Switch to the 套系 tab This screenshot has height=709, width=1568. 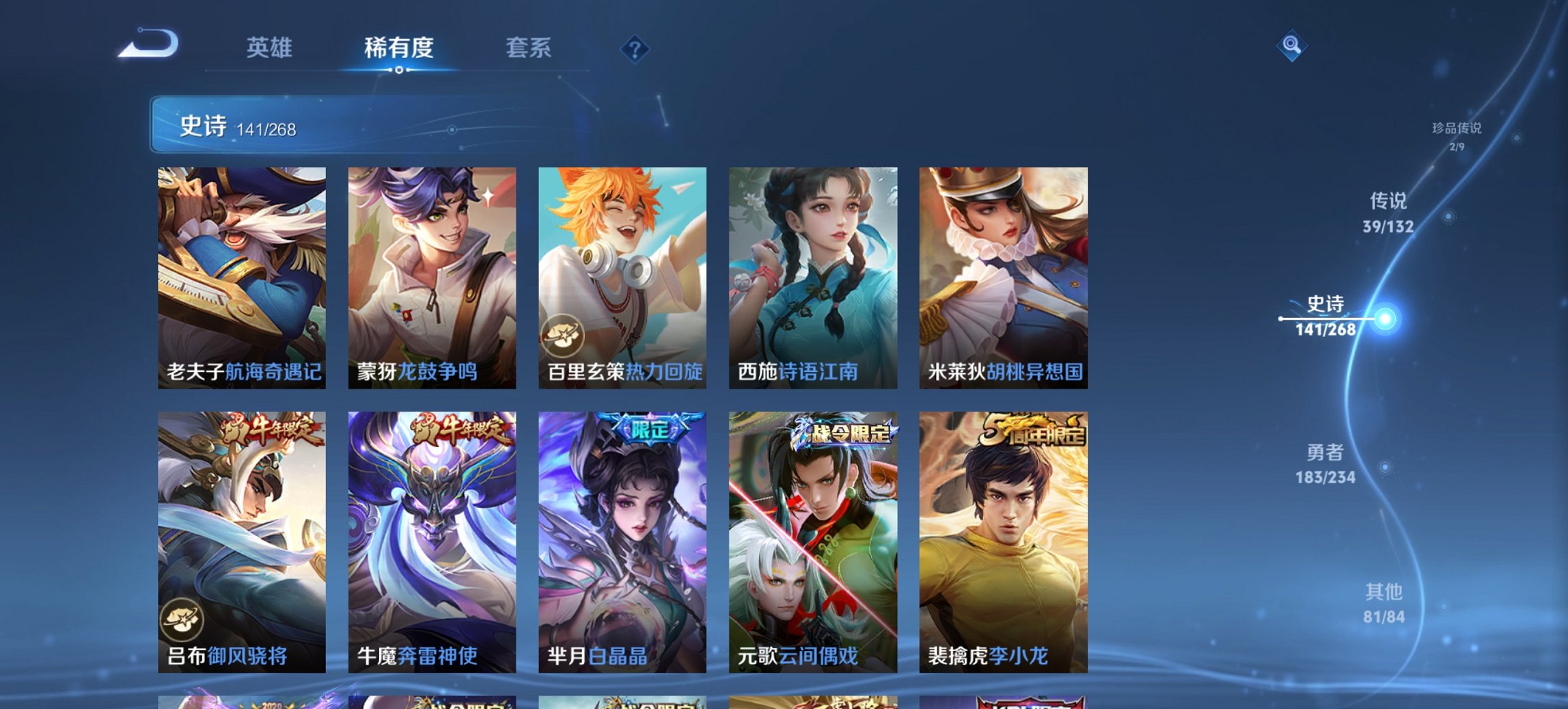(x=528, y=48)
